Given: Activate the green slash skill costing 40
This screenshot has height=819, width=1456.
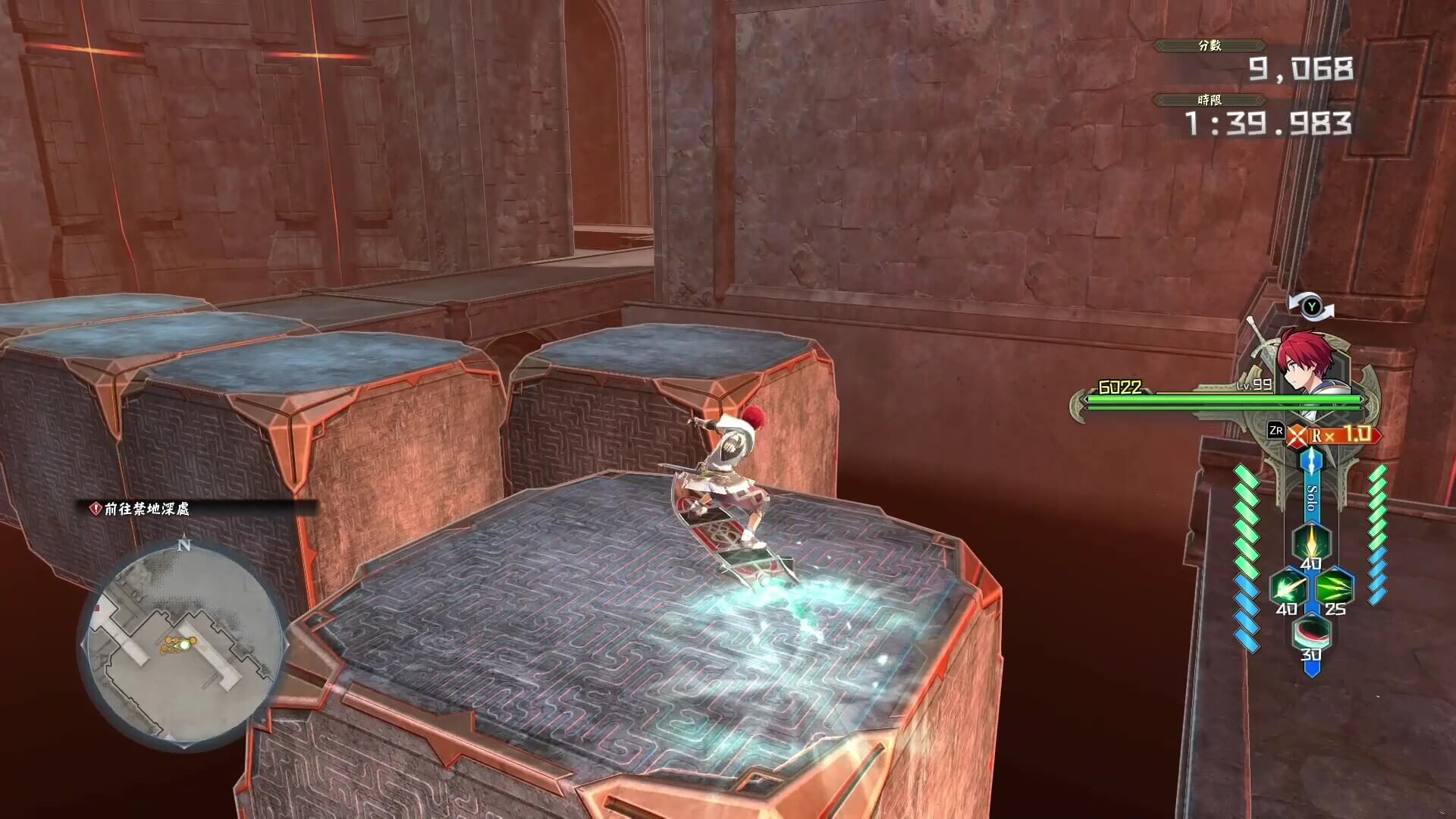Looking at the screenshot, I should (x=1288, y=587).
